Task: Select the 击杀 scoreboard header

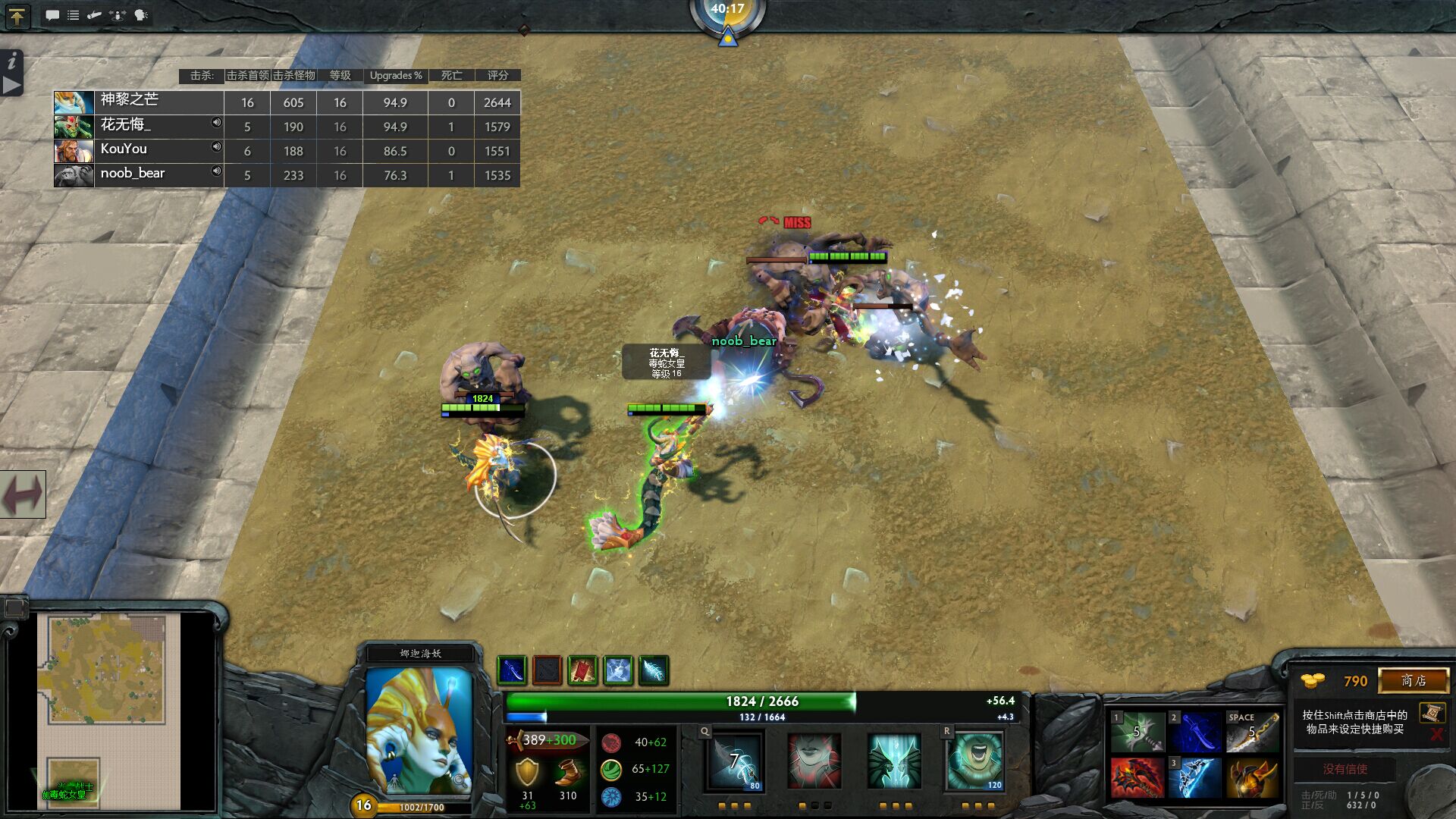Action: 199,75
